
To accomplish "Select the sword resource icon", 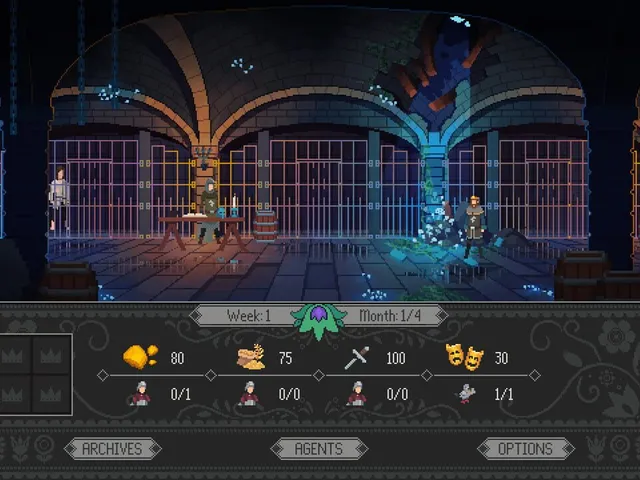I will [357, 357].
